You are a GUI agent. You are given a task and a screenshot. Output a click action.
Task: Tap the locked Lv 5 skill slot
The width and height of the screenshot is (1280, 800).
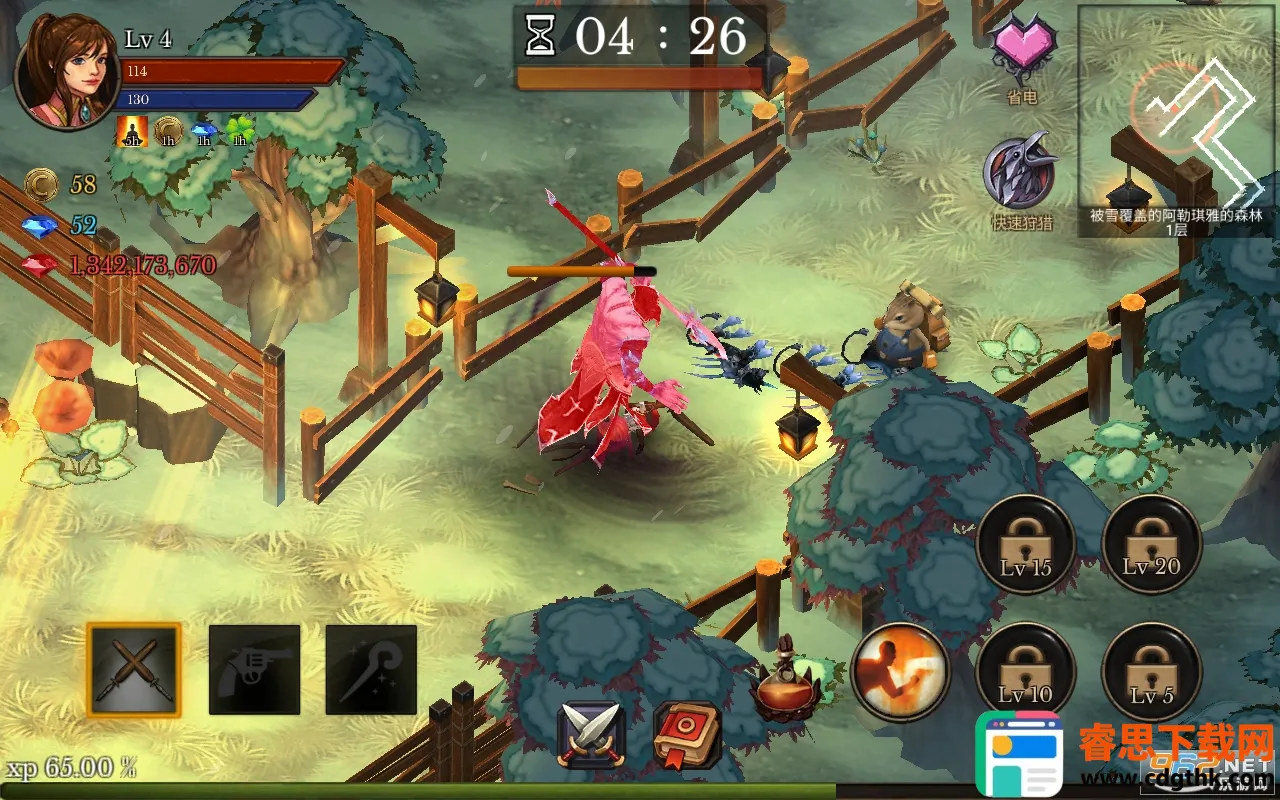[1151, 671]
